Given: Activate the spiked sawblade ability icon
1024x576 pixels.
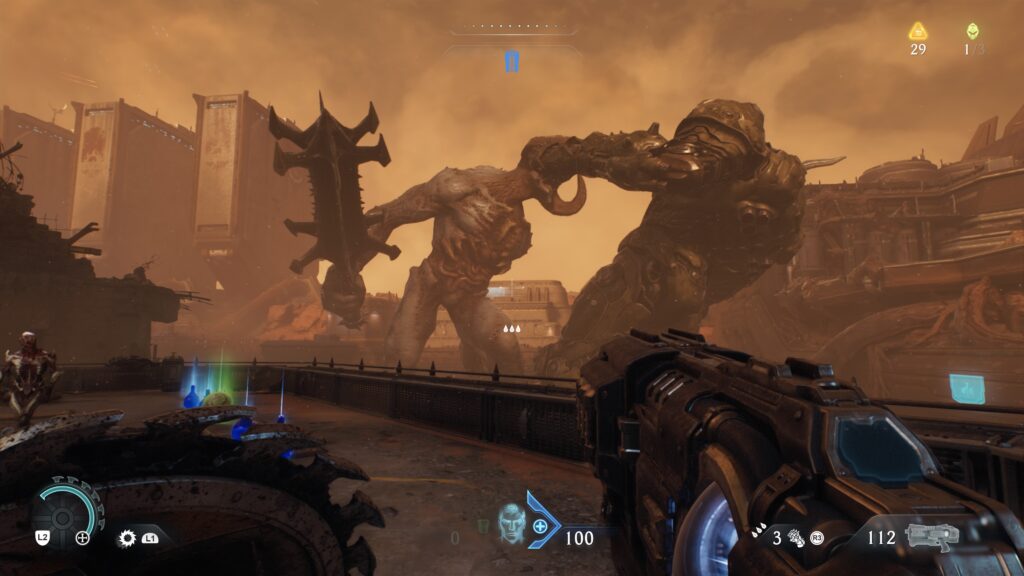Looking at the screenshot, I should click(127, 538).
